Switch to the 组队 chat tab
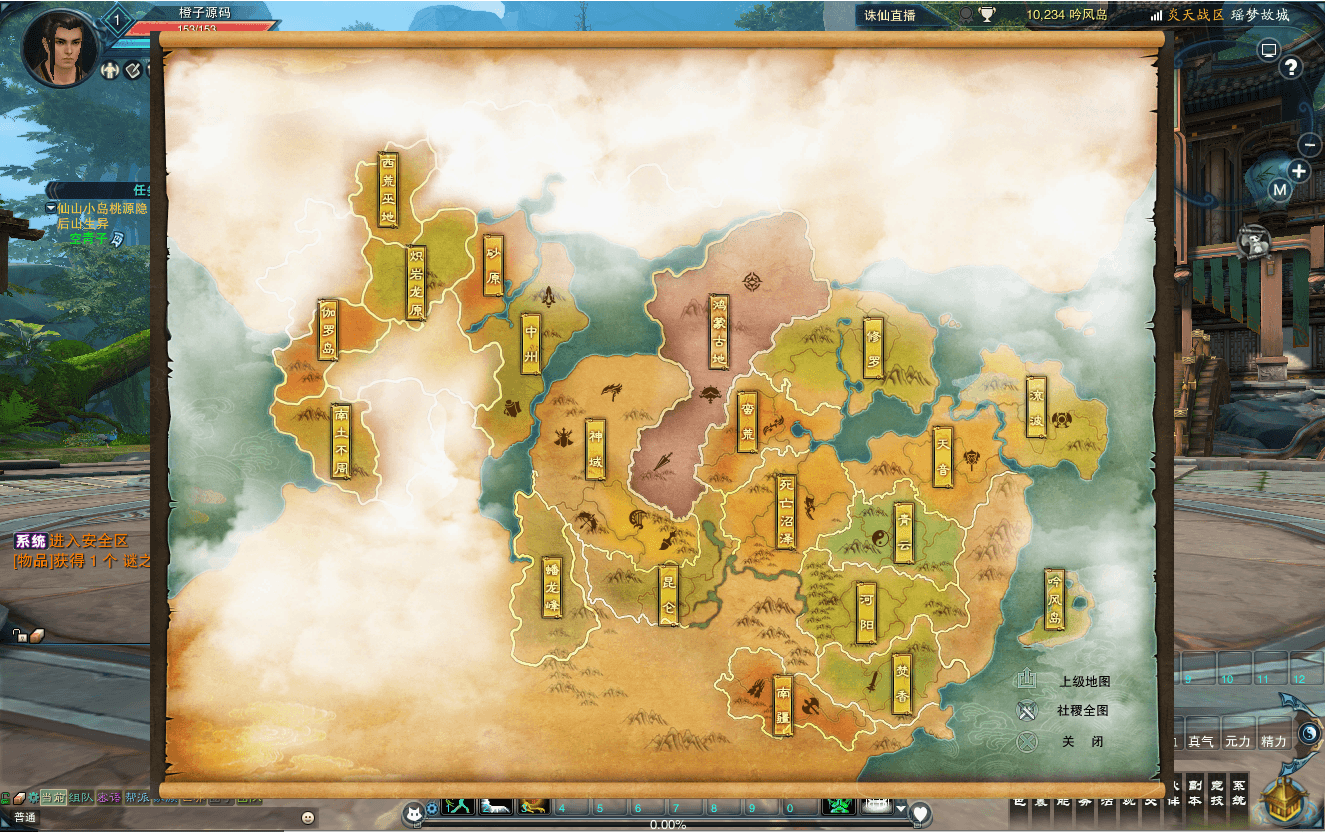Viewport: 1325px width, 832px height. click(80, 798)
